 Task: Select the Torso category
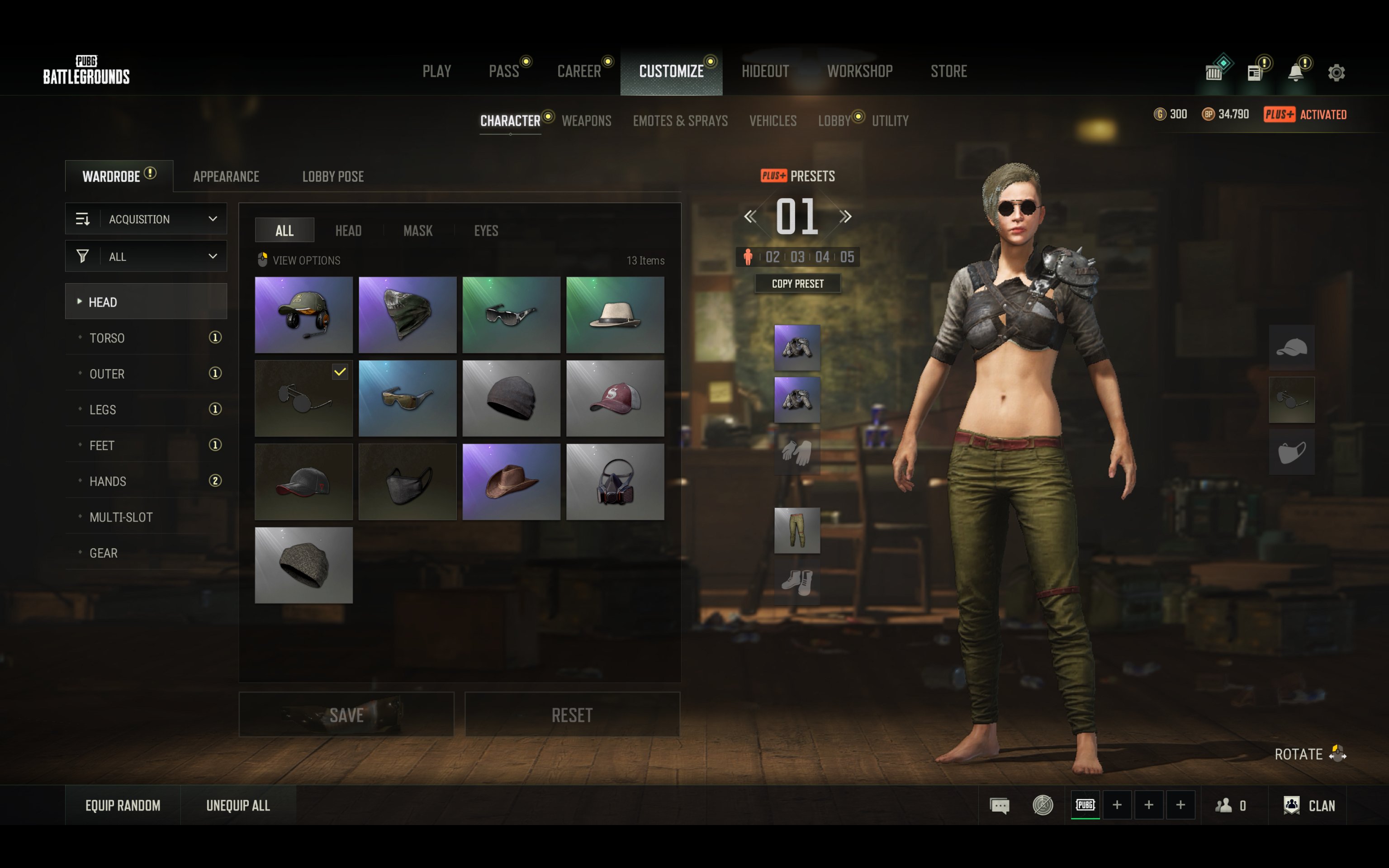pyautogui.click(x=107, y=338)
